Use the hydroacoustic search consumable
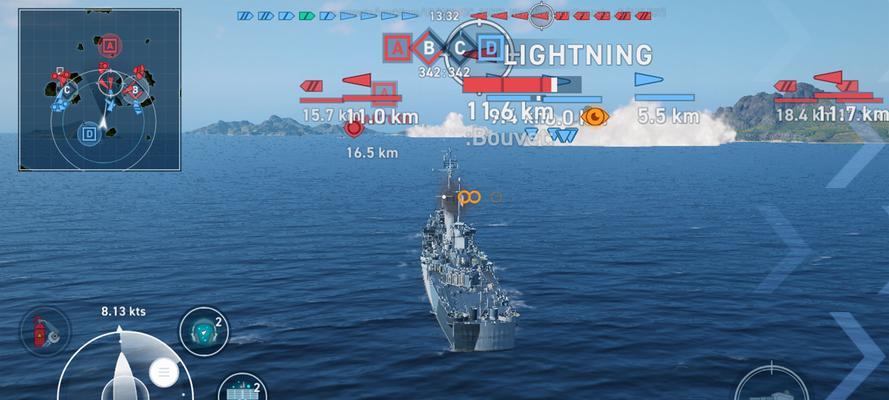Viewport: 889px width, 400px height. (203, 332)
